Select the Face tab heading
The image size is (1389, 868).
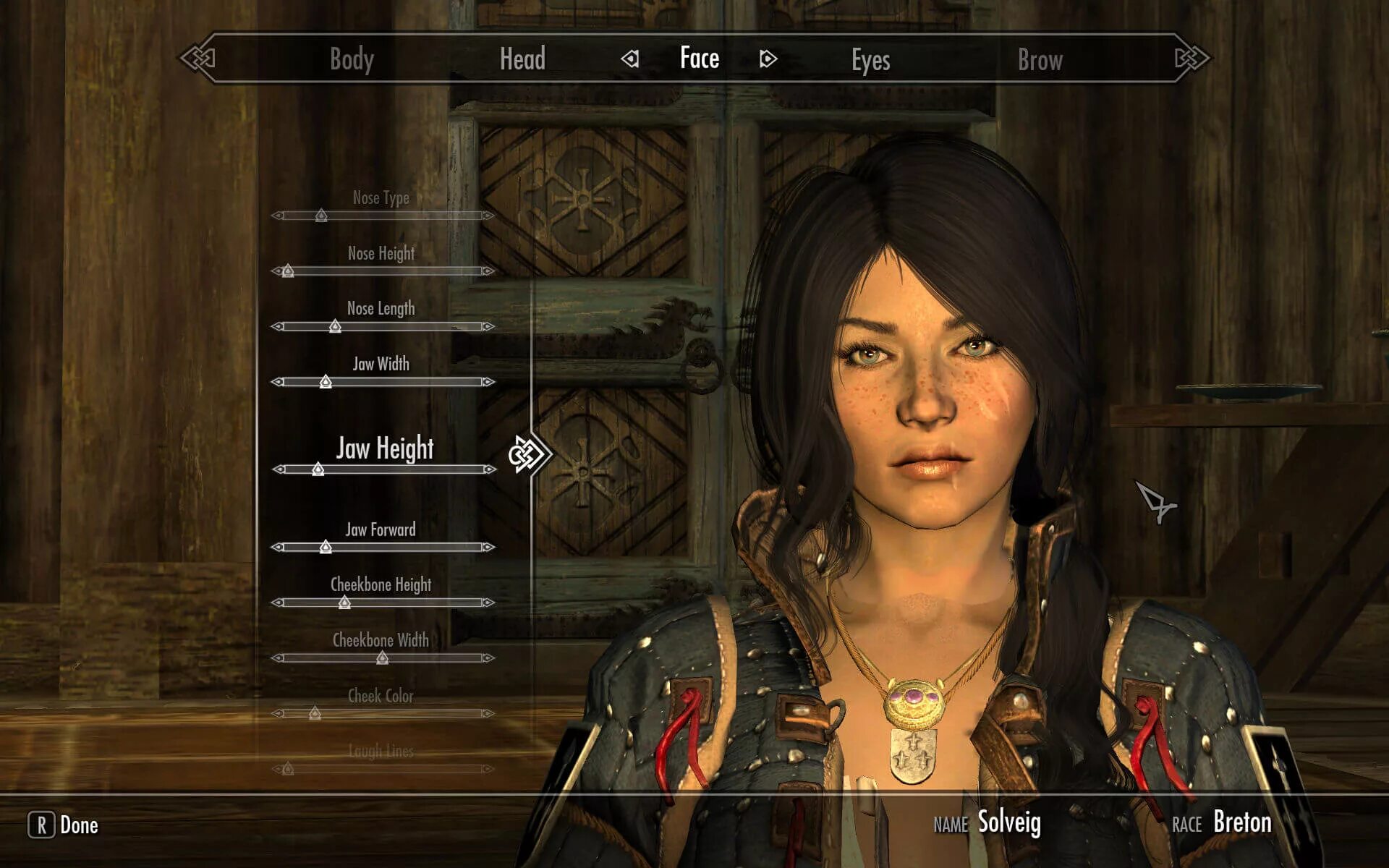pyautogui.click(x=699, y=58)
